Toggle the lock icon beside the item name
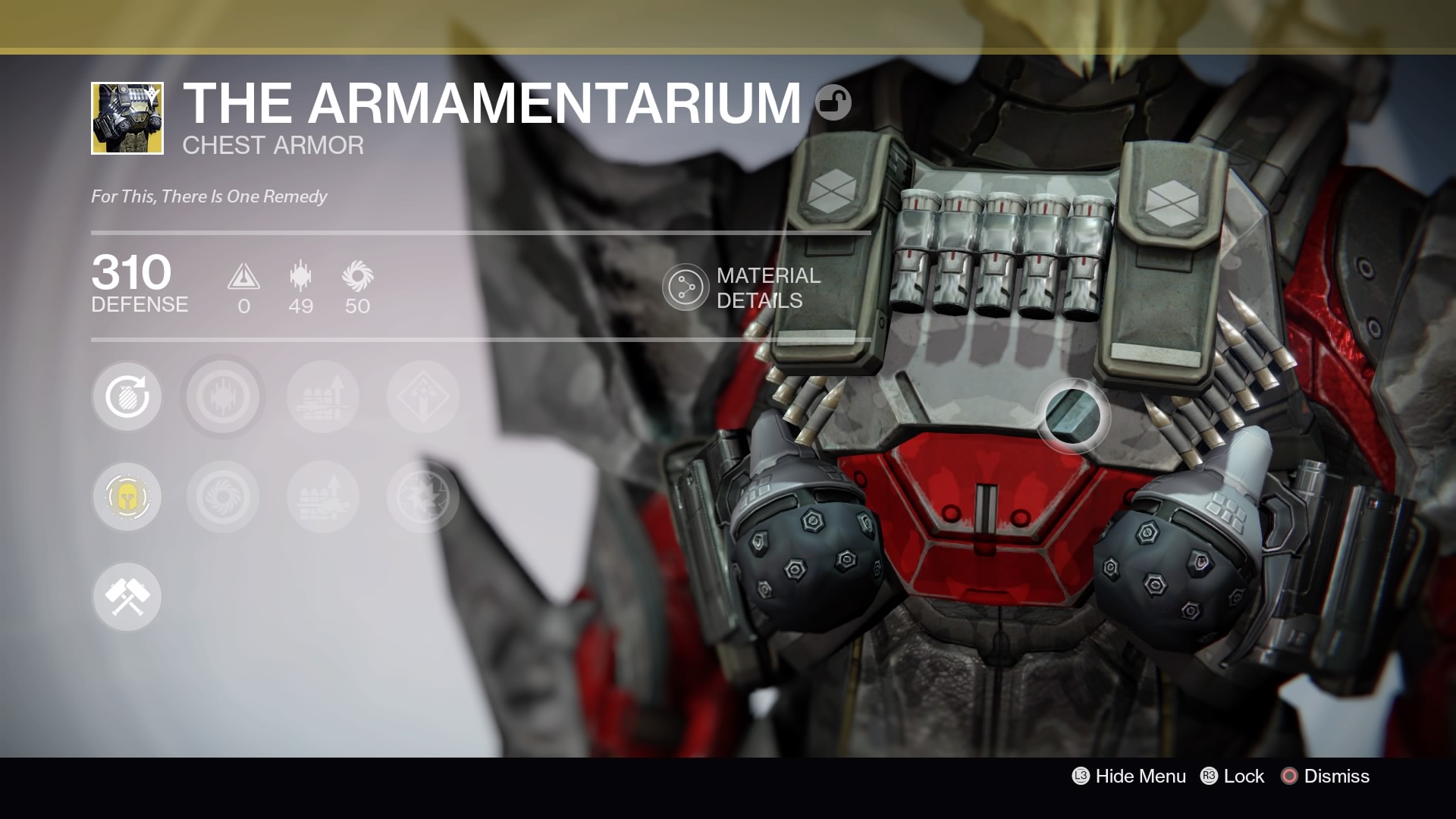Image resolution: width=1456 pixels, height=819 pixels. coord(833,102)
